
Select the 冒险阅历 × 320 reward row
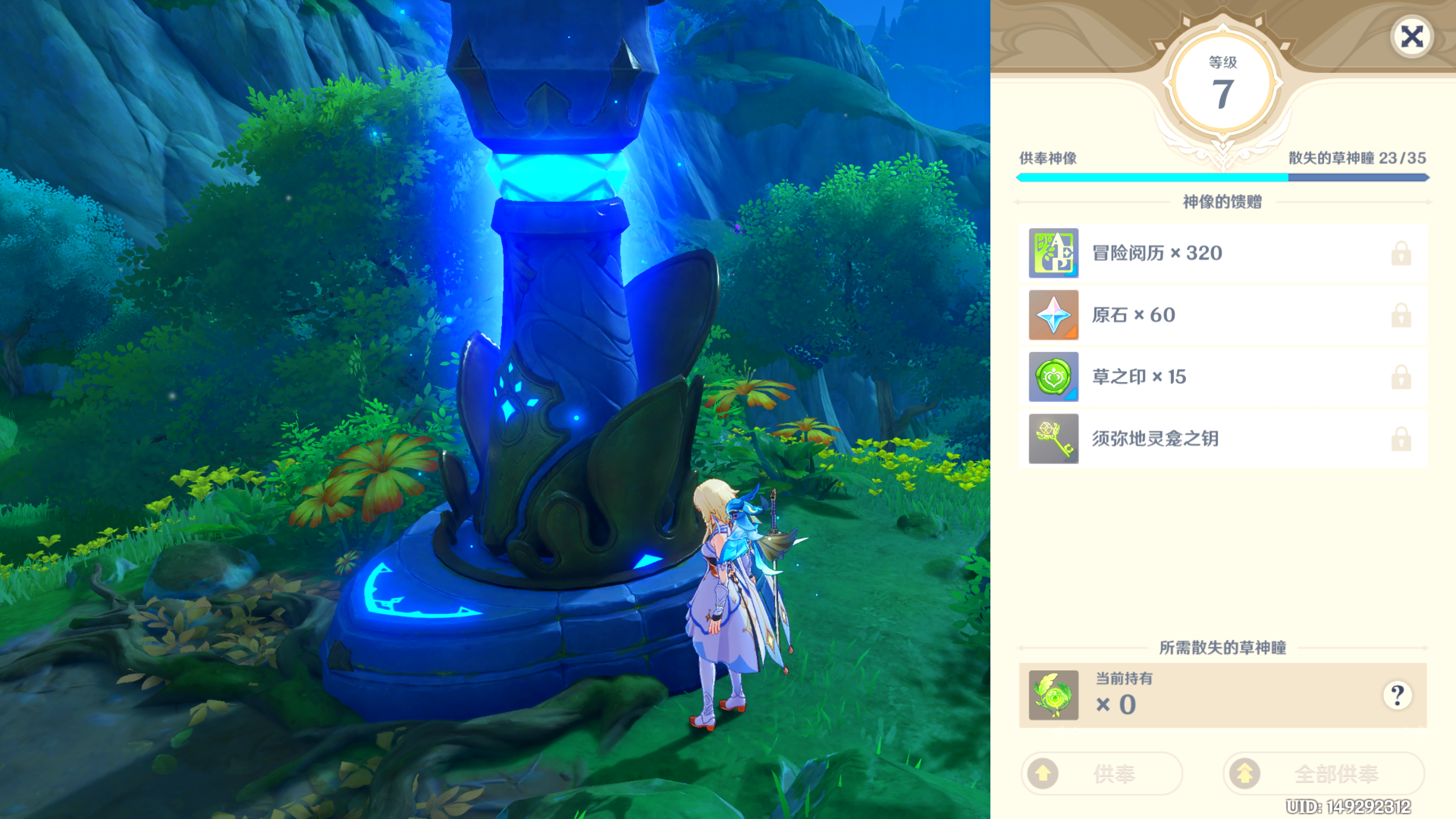pyautogui.click(x=1222, y=253)
